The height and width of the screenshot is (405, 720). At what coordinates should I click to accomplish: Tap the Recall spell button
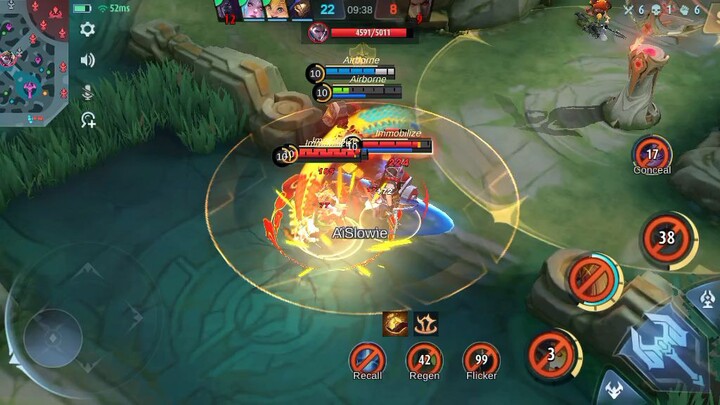click(x=367, y=358)
